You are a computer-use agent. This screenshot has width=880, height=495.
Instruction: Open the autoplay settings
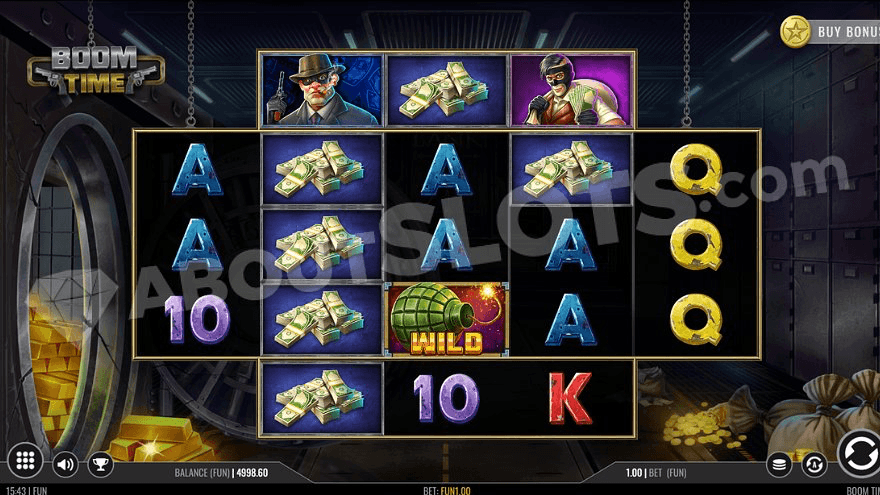pos(814,464)
